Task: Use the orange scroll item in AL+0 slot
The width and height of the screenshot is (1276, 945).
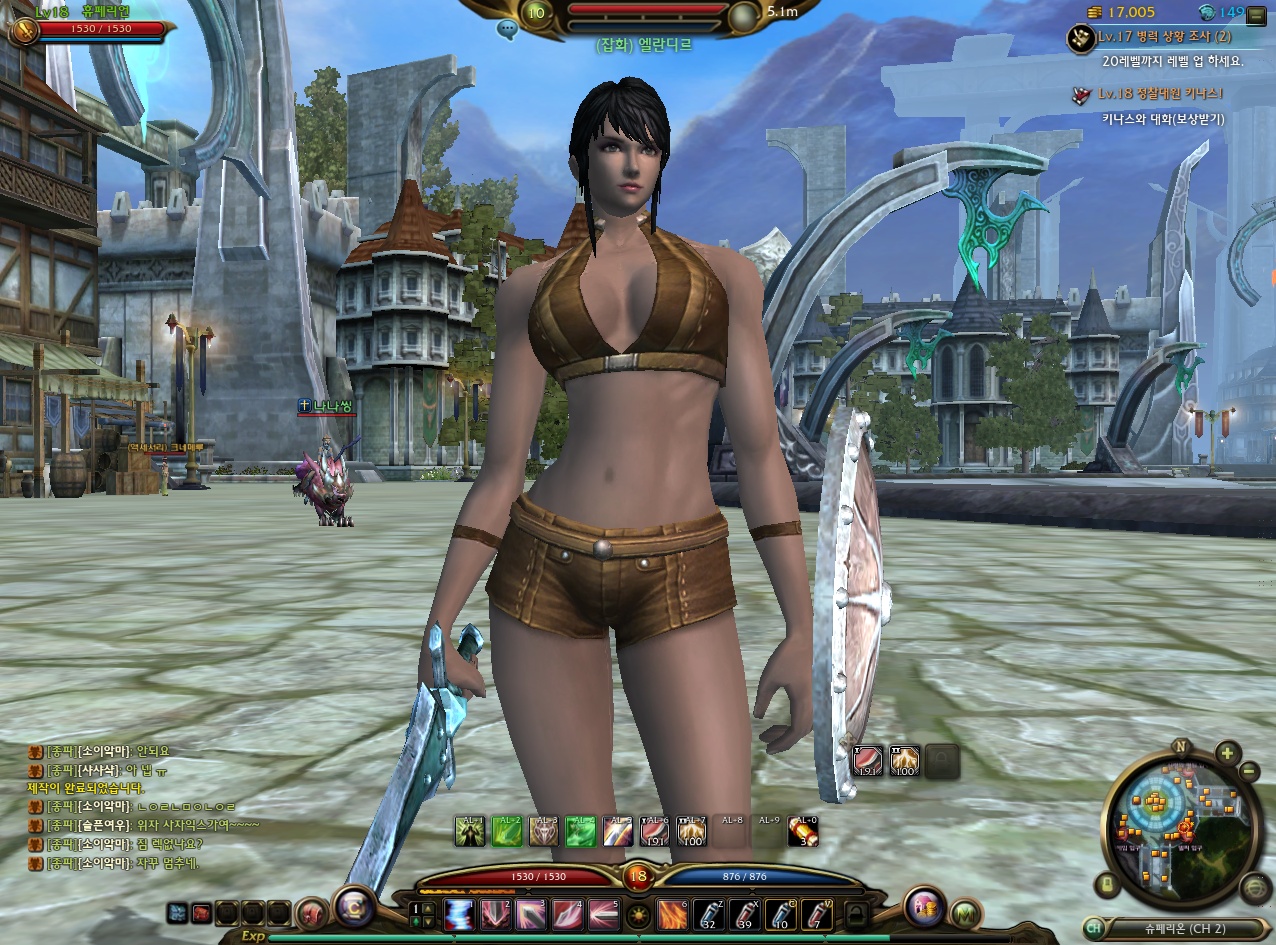Action: (802, 831)
